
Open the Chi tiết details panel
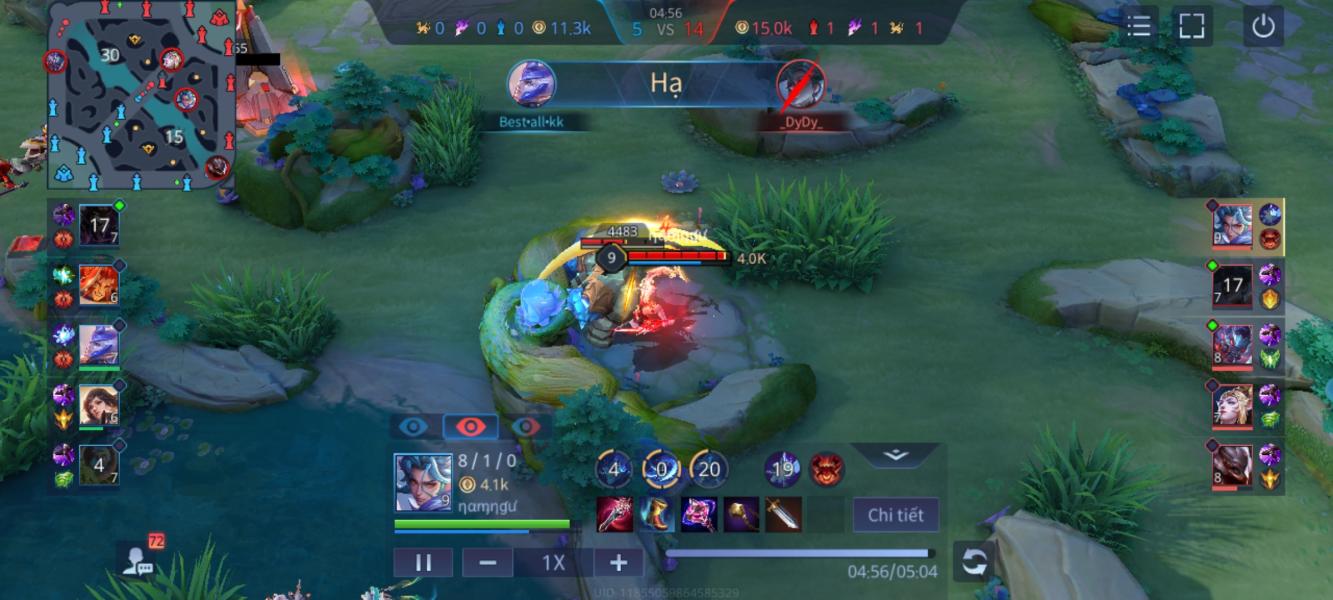(x=895, y=515)
